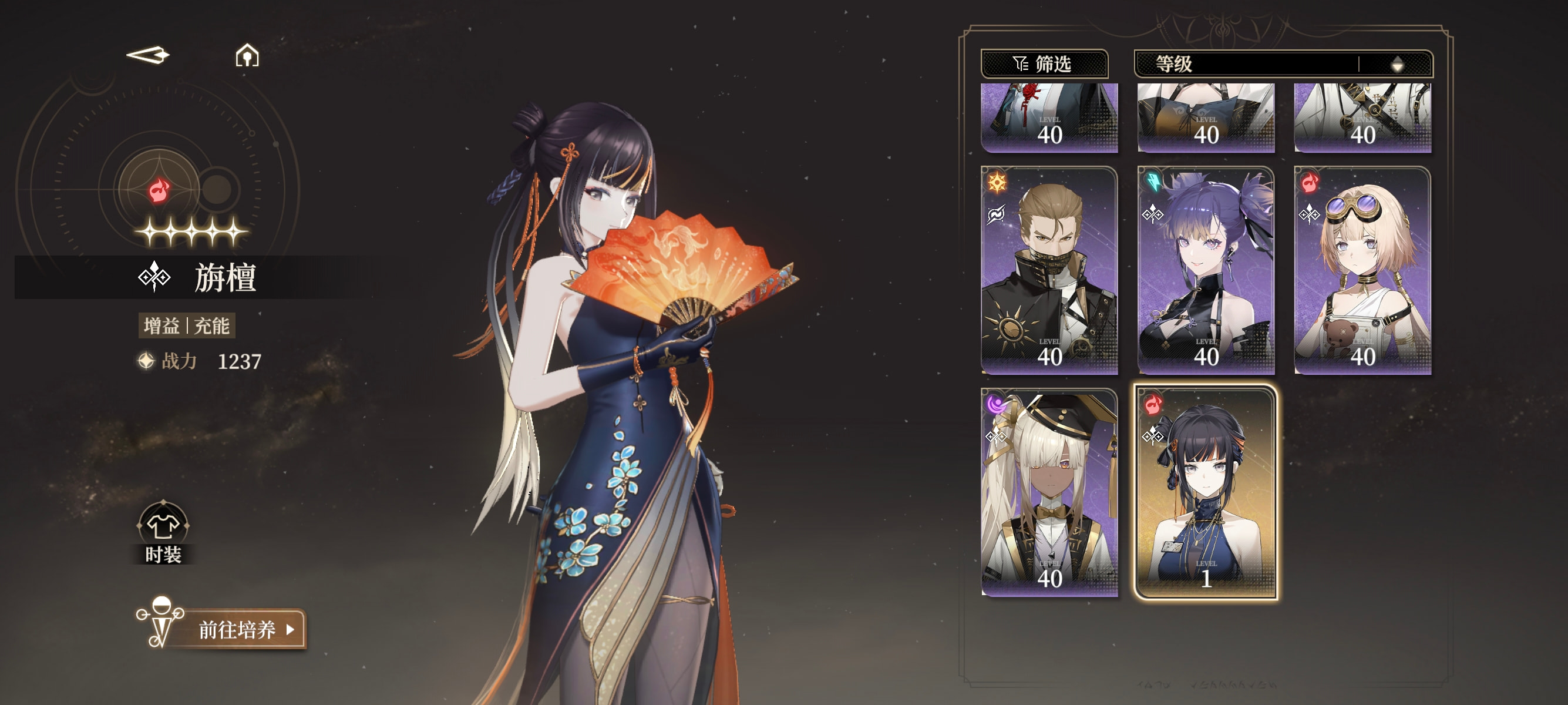
Task: Click the 增益 | 充能 tag label
Action: (186, 325)
